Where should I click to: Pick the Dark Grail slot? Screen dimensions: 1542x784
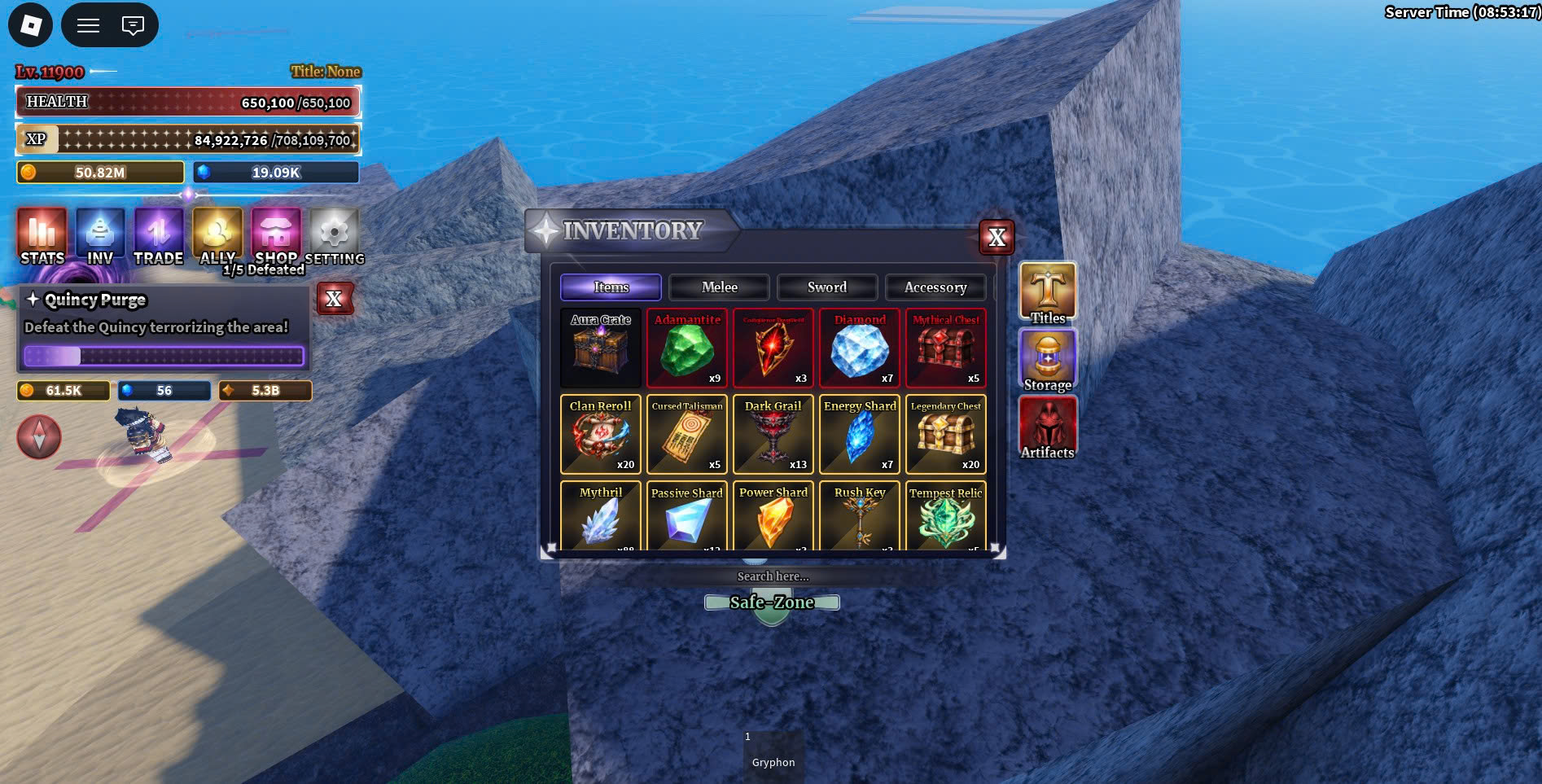point(773,435)
